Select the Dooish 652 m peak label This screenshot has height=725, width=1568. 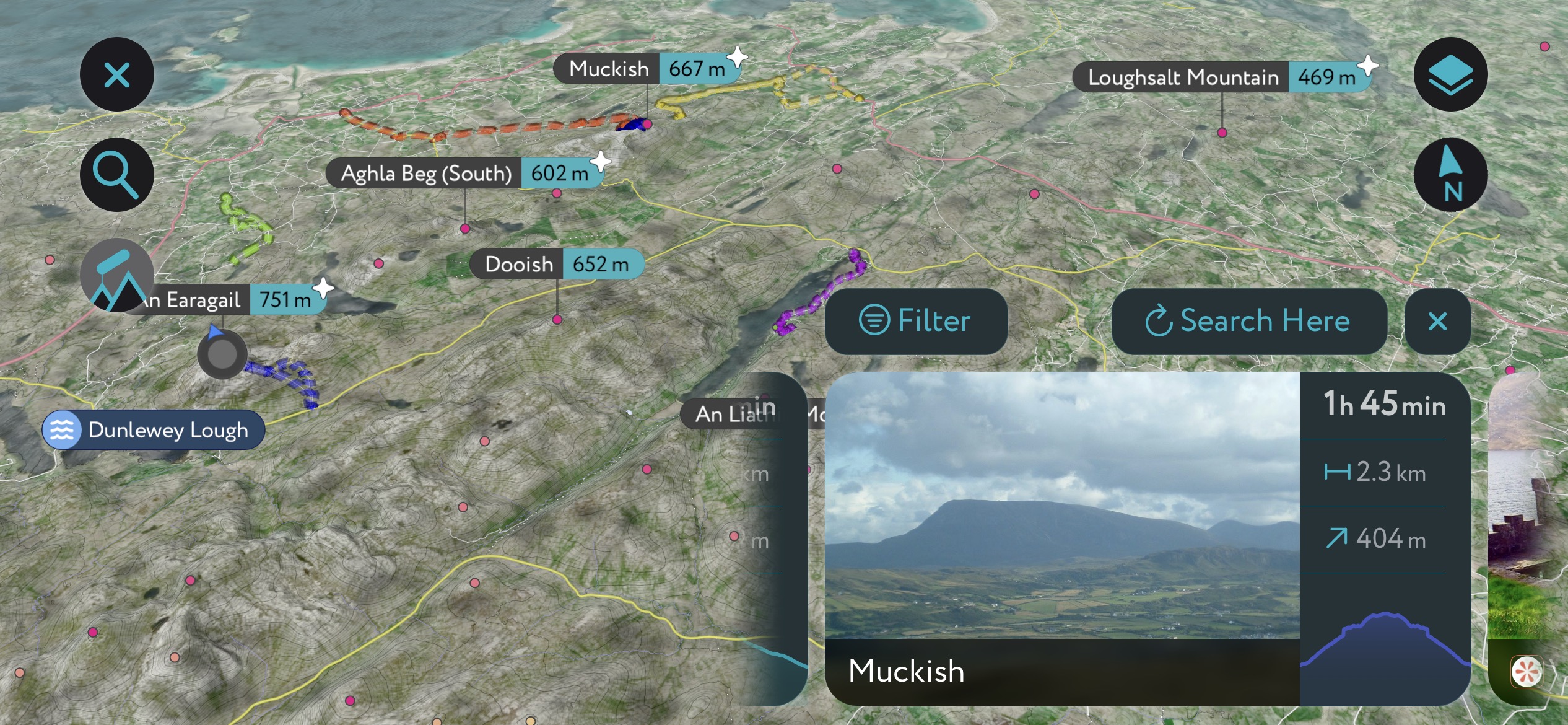pos(557,265)
